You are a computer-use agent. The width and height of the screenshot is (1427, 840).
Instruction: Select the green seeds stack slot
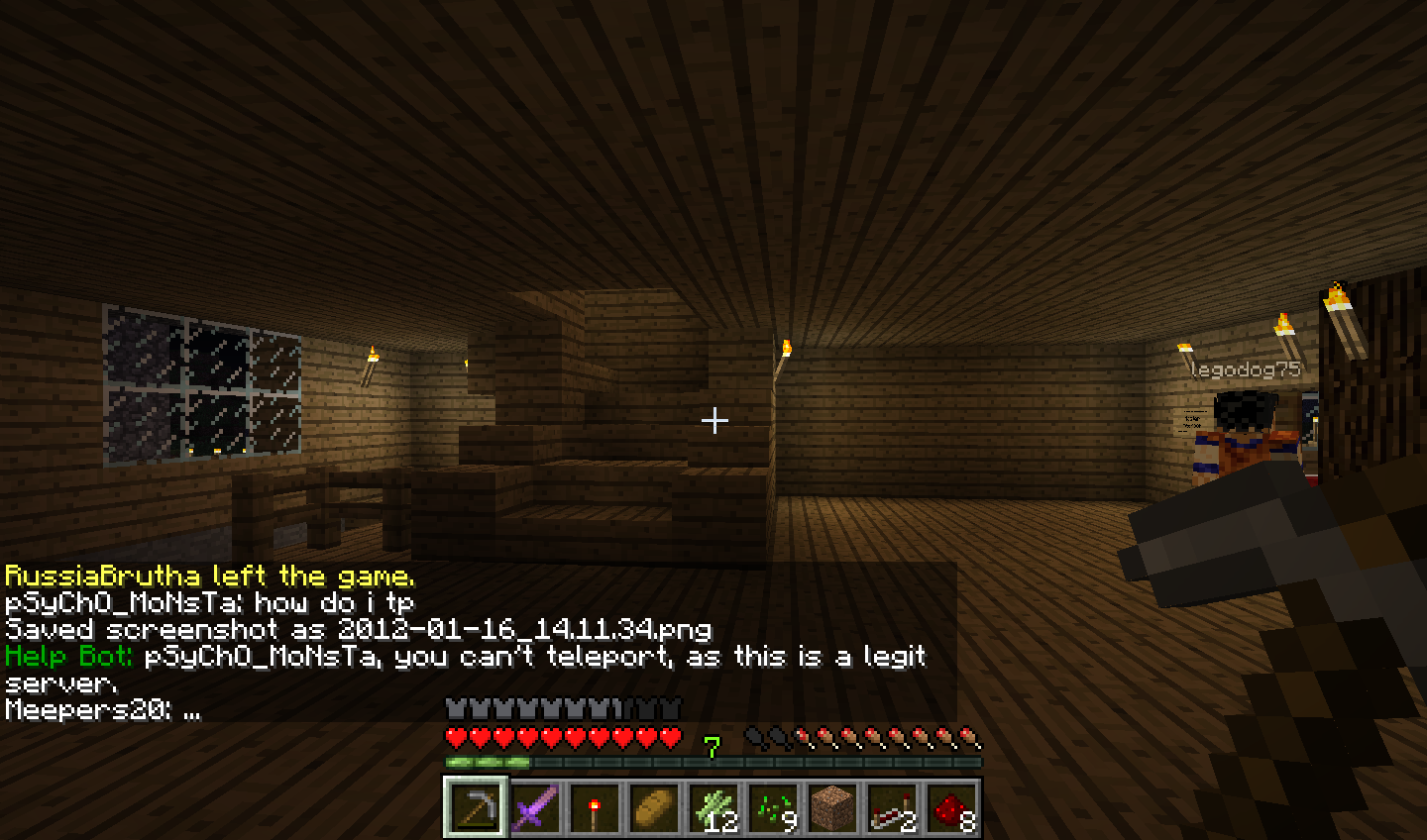pyautogui.click(x=774, y=807)
